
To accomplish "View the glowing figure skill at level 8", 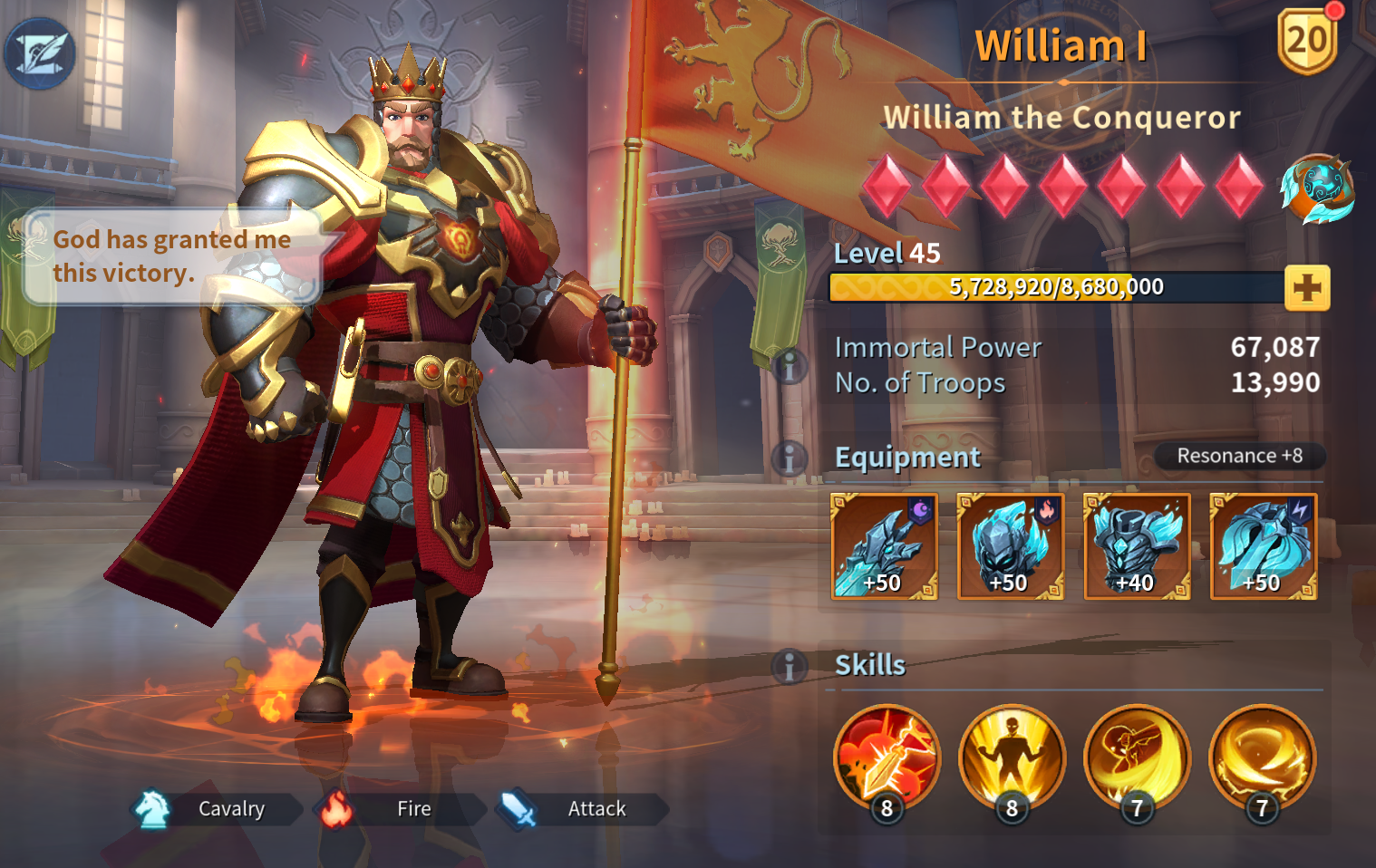I will tap(1012, 757).
